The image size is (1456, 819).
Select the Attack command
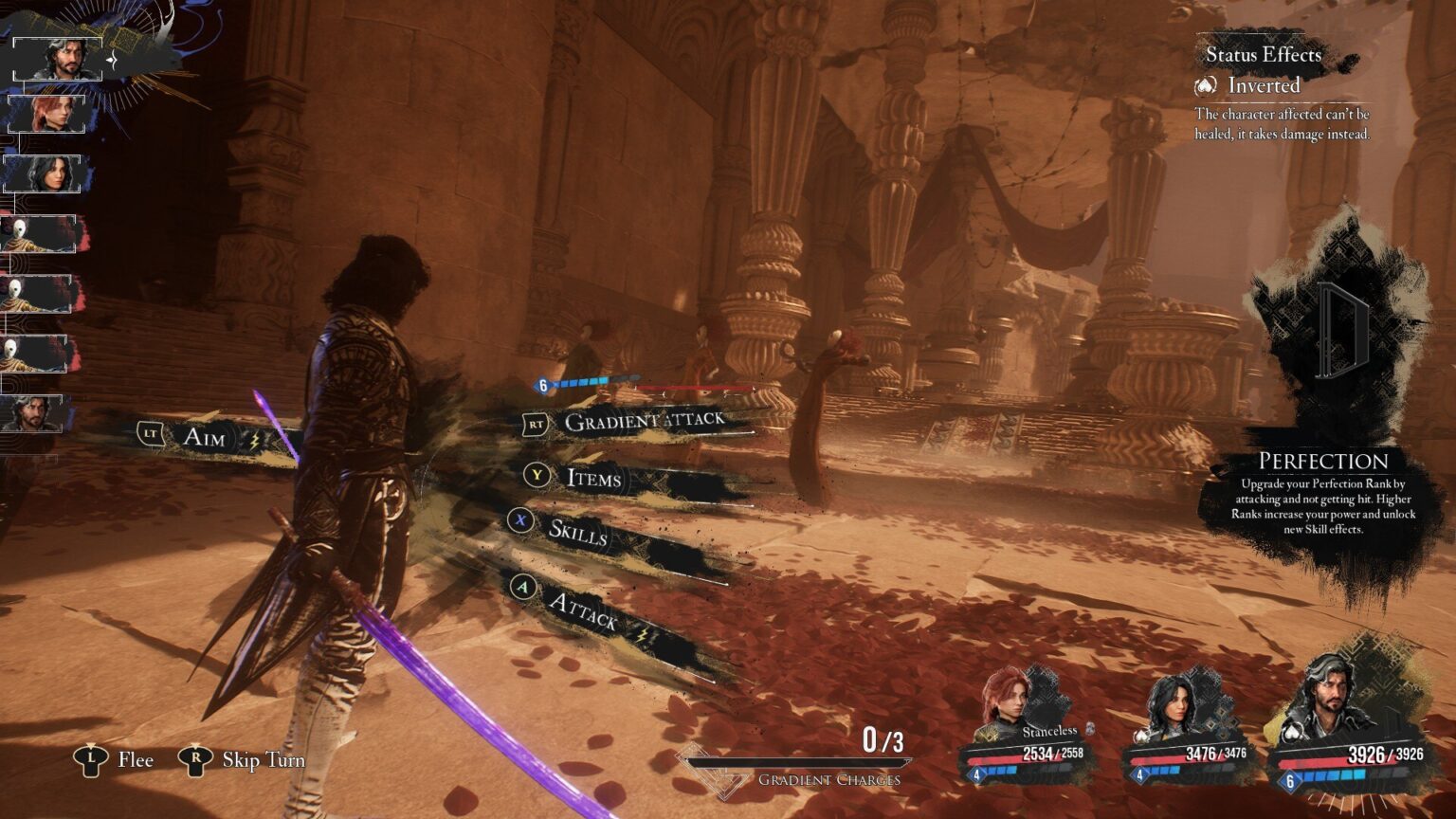[582, 613]
